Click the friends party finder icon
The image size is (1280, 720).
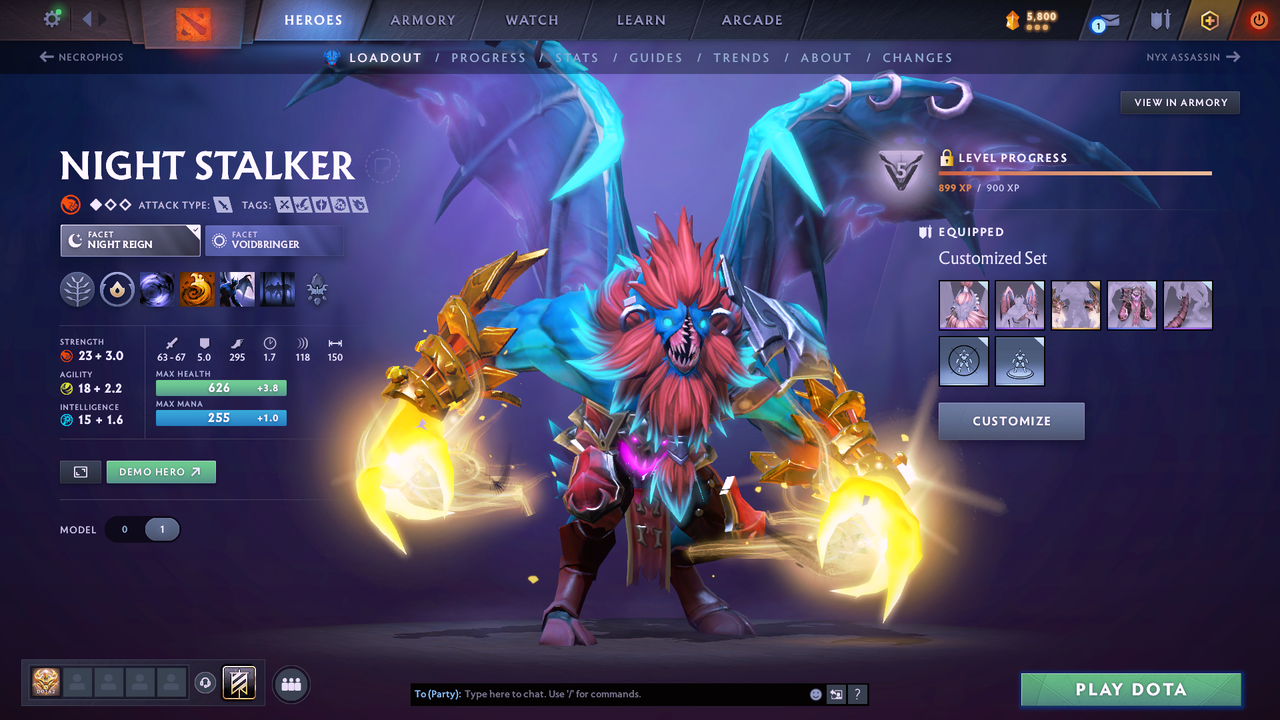[x=290, y=684]
